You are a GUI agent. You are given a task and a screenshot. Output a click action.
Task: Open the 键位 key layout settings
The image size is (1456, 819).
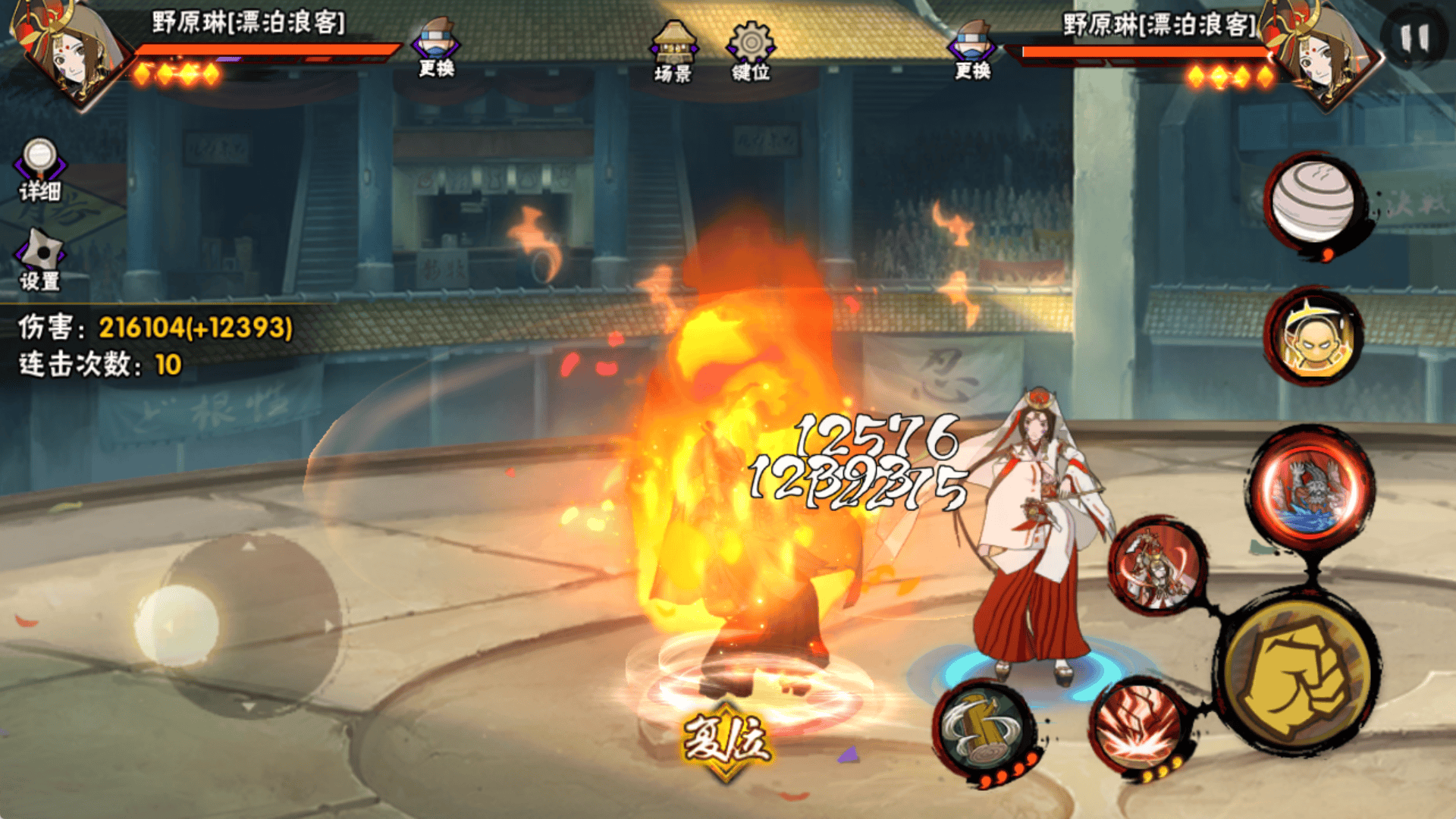point(751,51)
